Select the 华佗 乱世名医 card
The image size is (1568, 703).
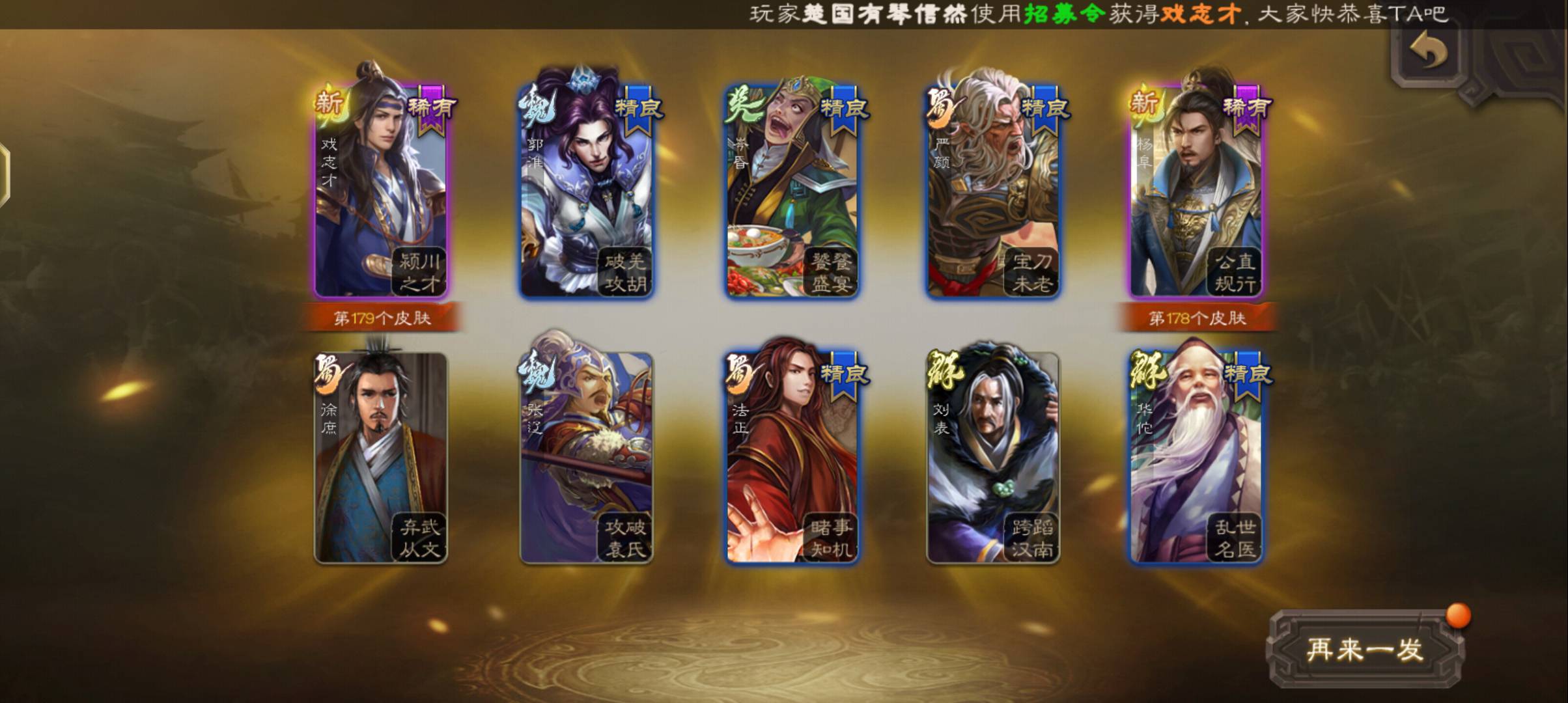point(1196,459)
